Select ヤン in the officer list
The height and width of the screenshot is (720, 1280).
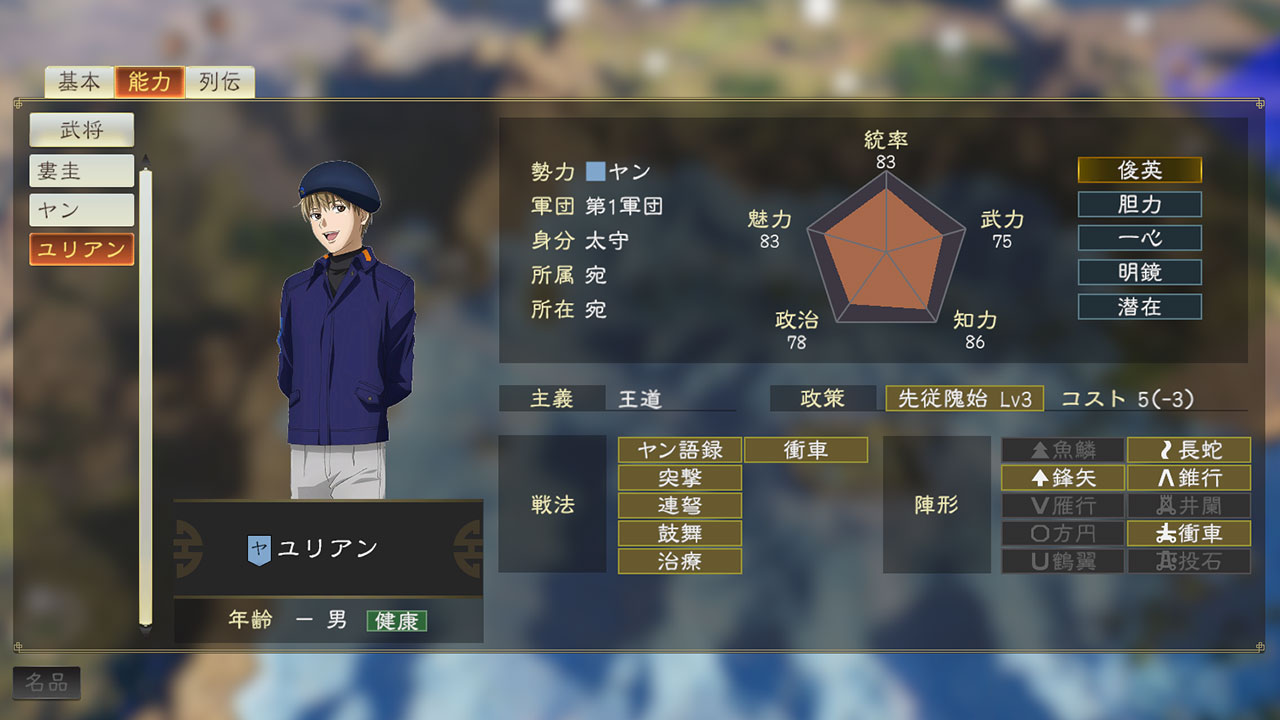tap(81, 210)
